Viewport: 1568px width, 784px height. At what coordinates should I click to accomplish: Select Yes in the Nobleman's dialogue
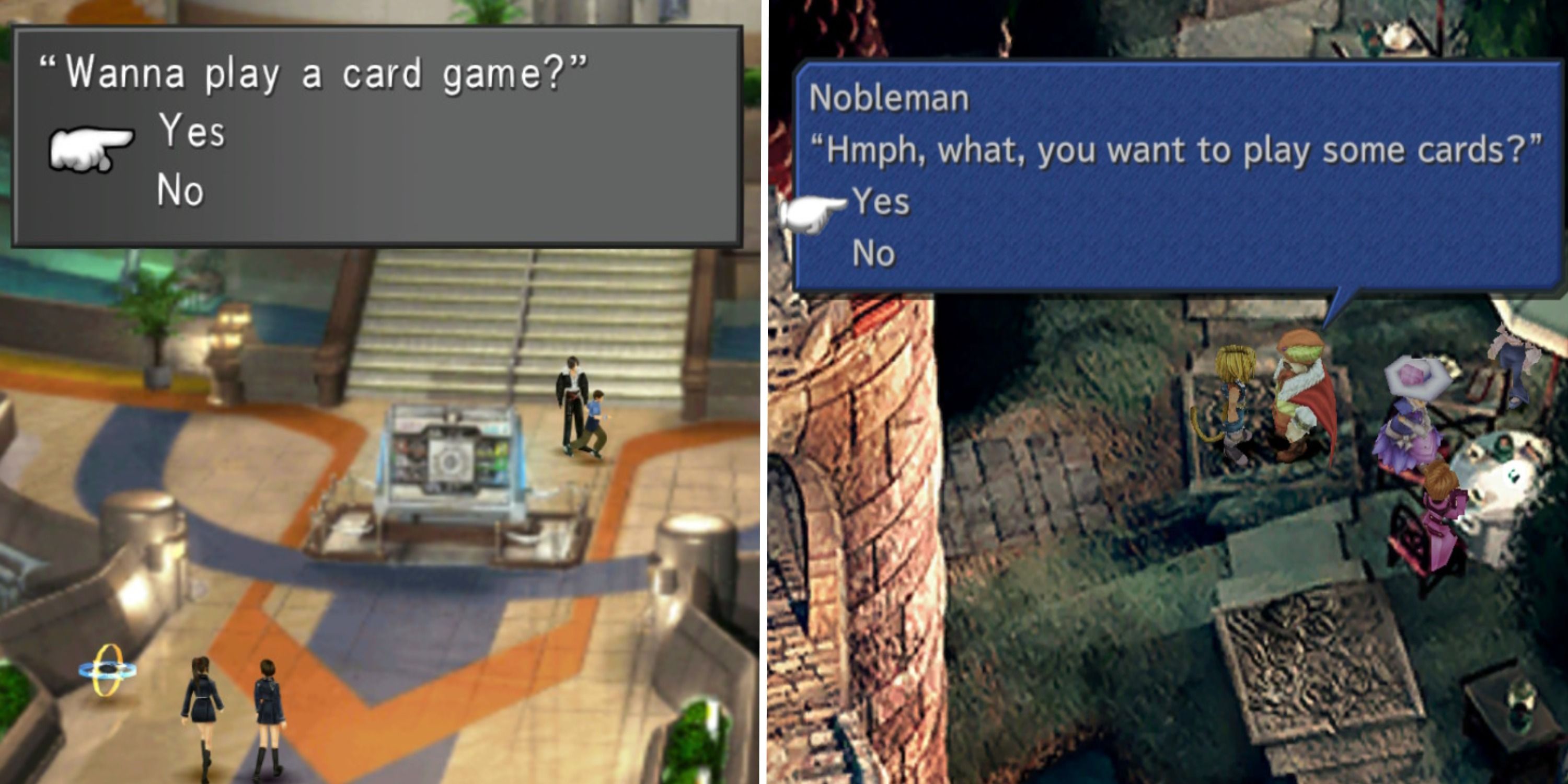[x=883, y=204]
